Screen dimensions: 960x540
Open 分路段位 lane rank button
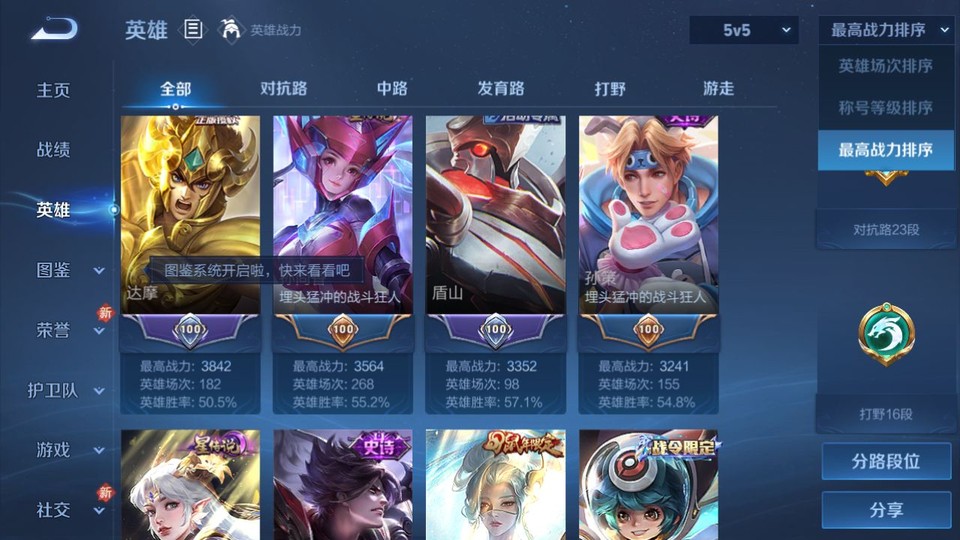tap(886, 462)
